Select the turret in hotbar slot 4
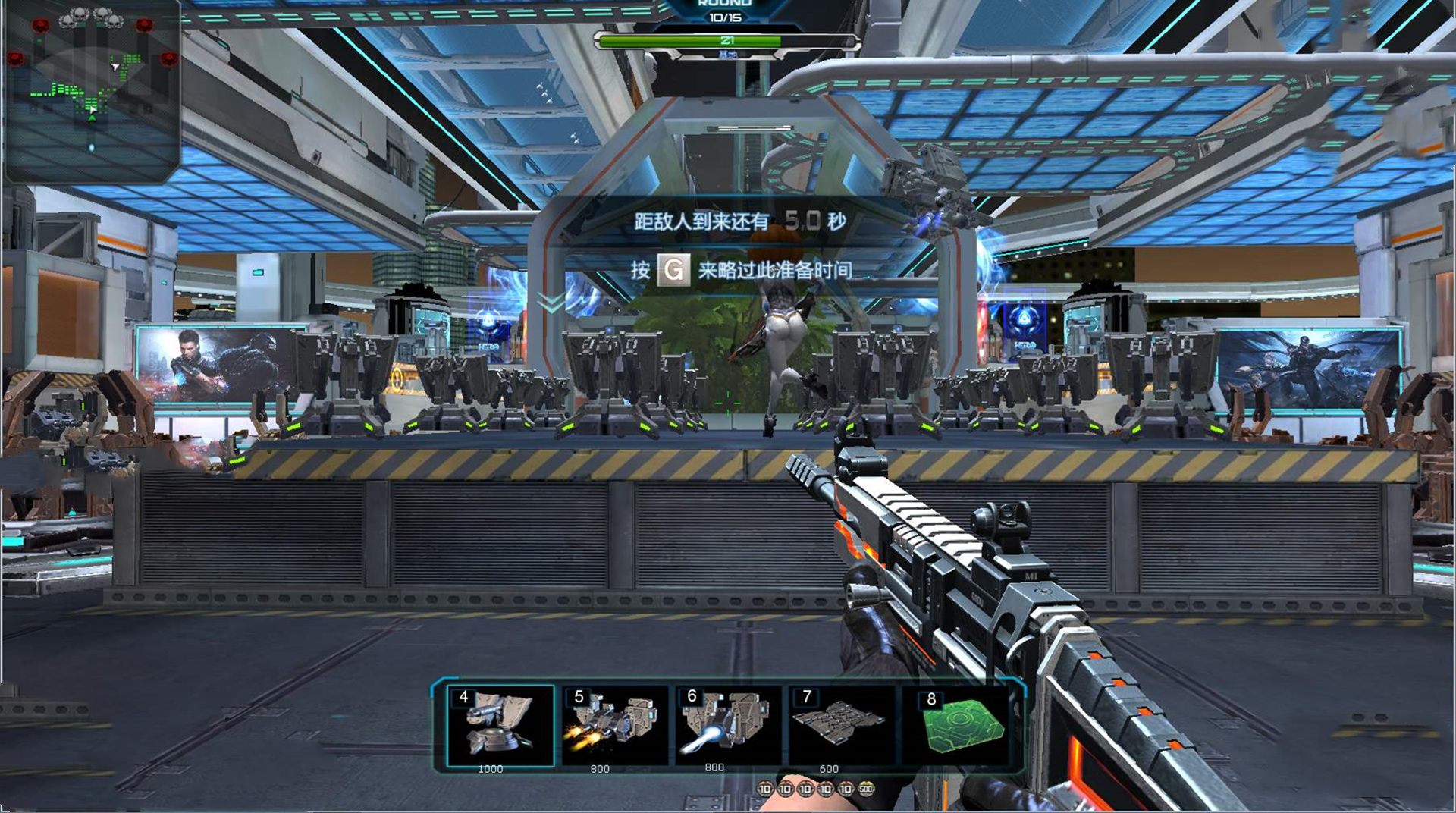The width and height of the screenshot is (1456, 813). pyautogui.click(x=500, y=726)
